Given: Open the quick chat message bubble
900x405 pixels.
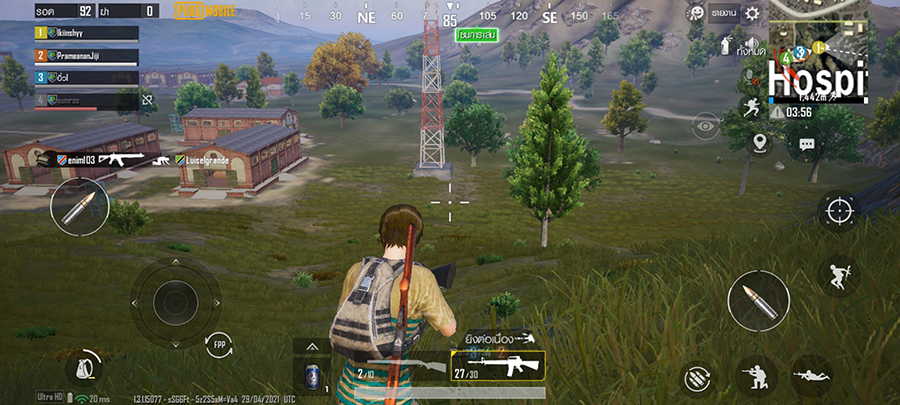Looking at the screenshot, I should point(806,144).
